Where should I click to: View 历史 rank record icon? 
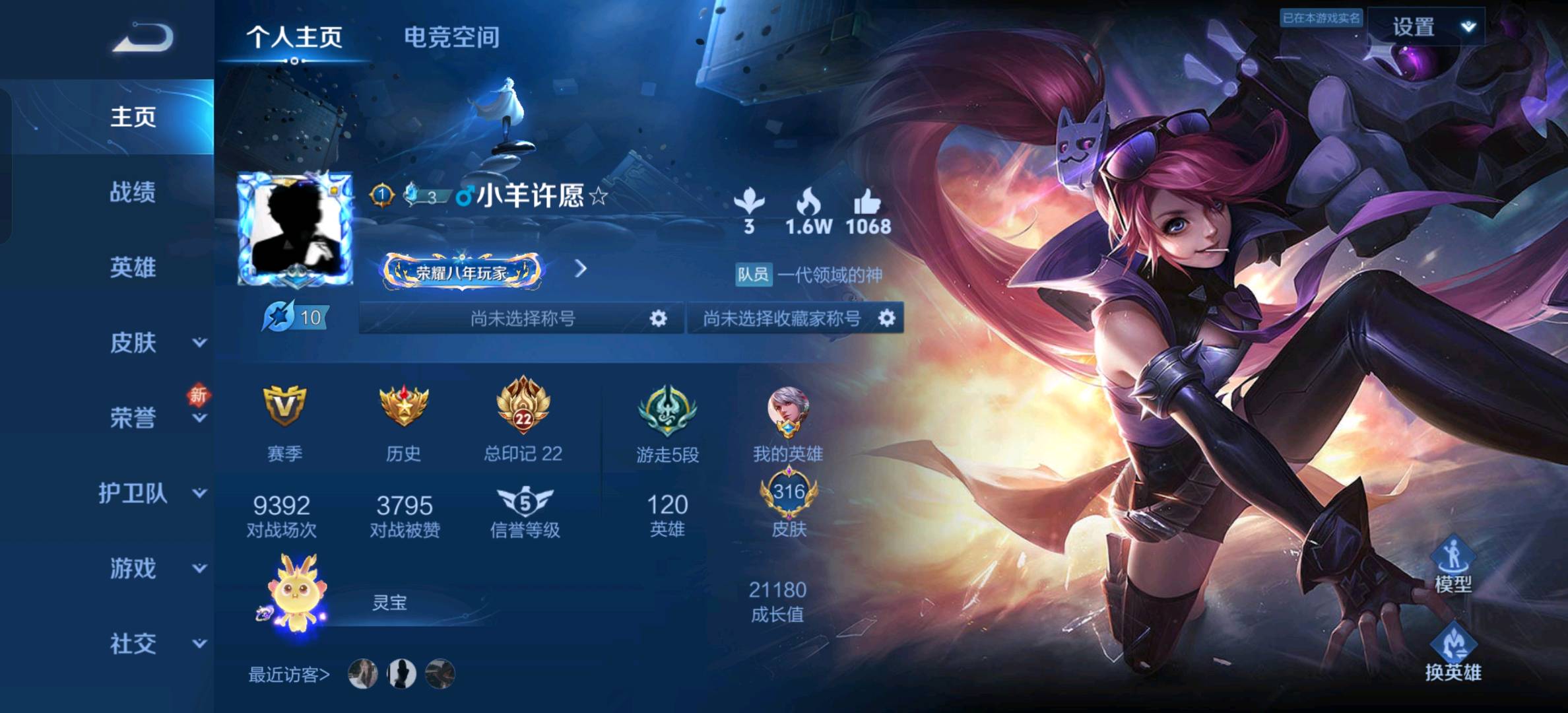pos(403,406)
